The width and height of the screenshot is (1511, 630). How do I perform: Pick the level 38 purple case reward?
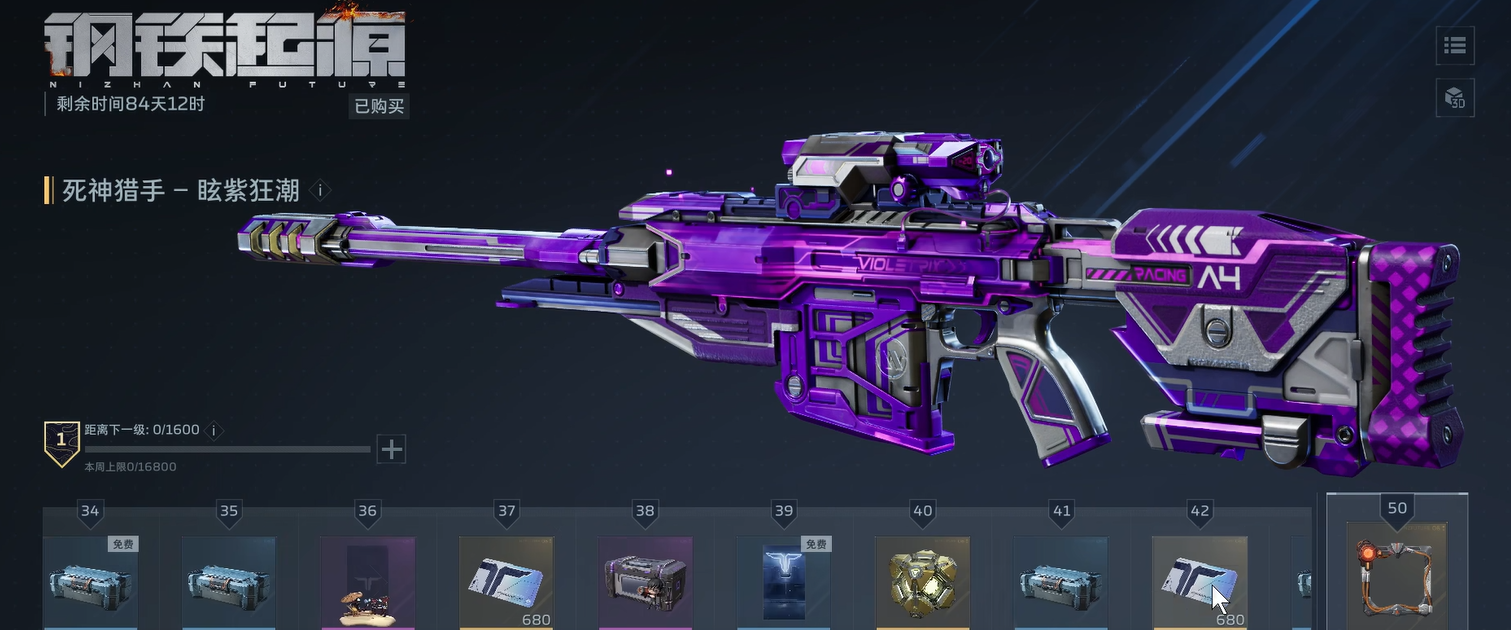click(x=645, y=582)
